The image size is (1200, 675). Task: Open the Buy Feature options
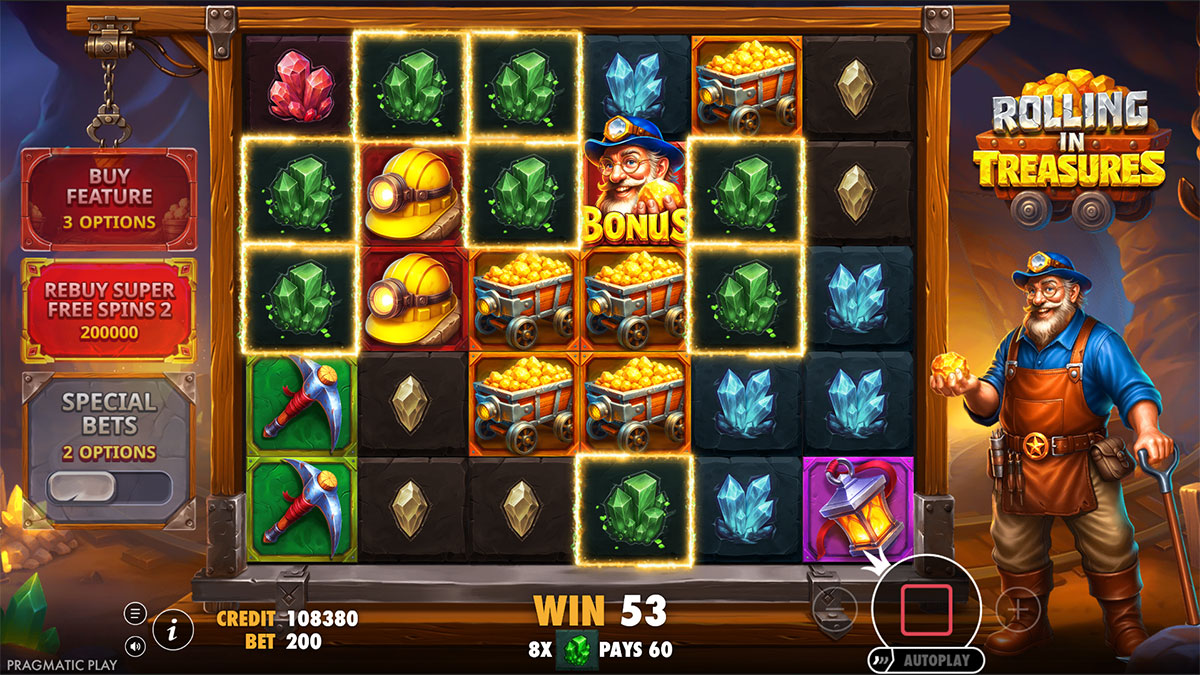pos(109,198)
